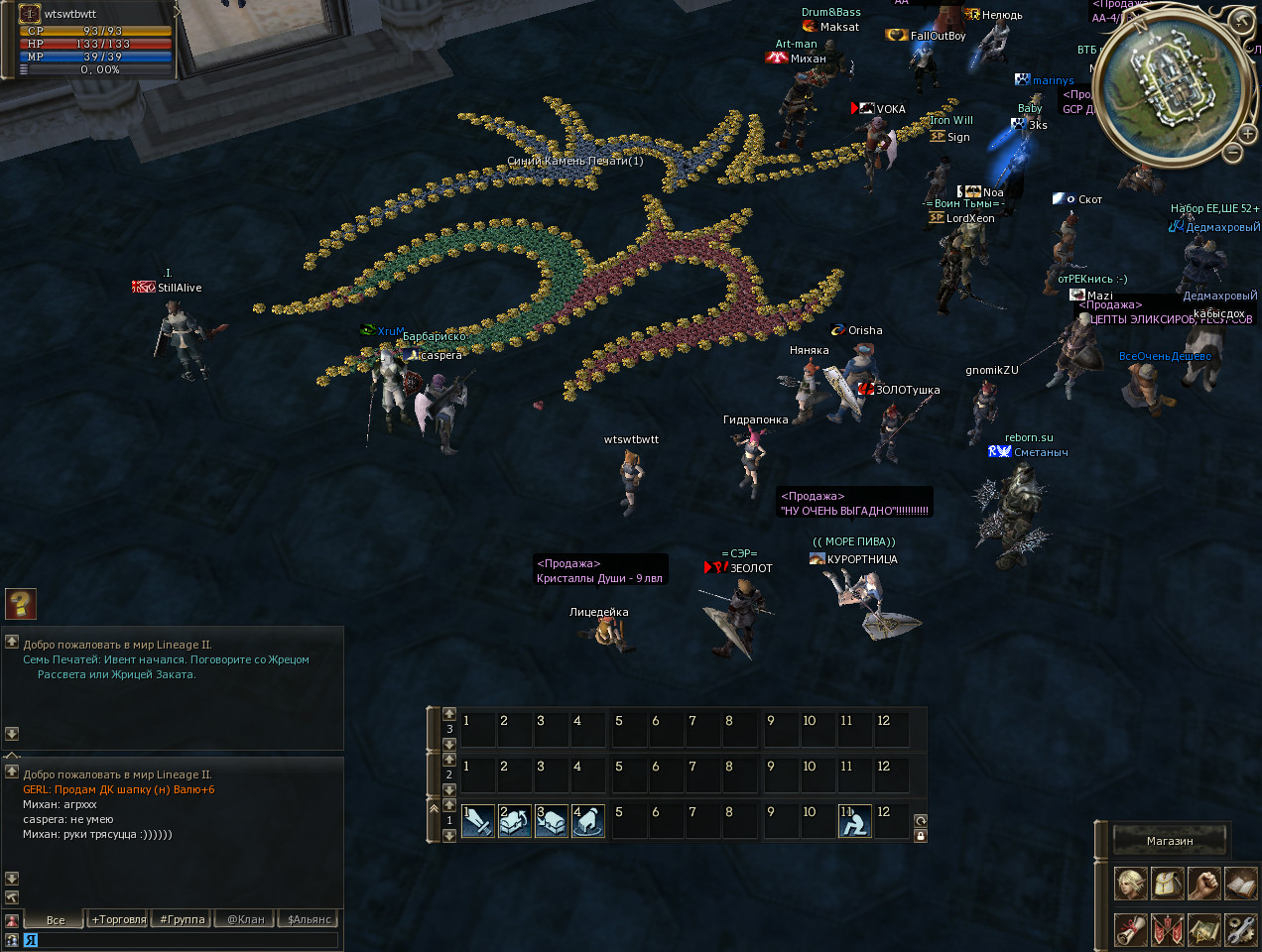Switch to the @Клан chat tab
The width and height of the screenshot is (1262, 952).
pyautogui.click(x=246, y=919)
